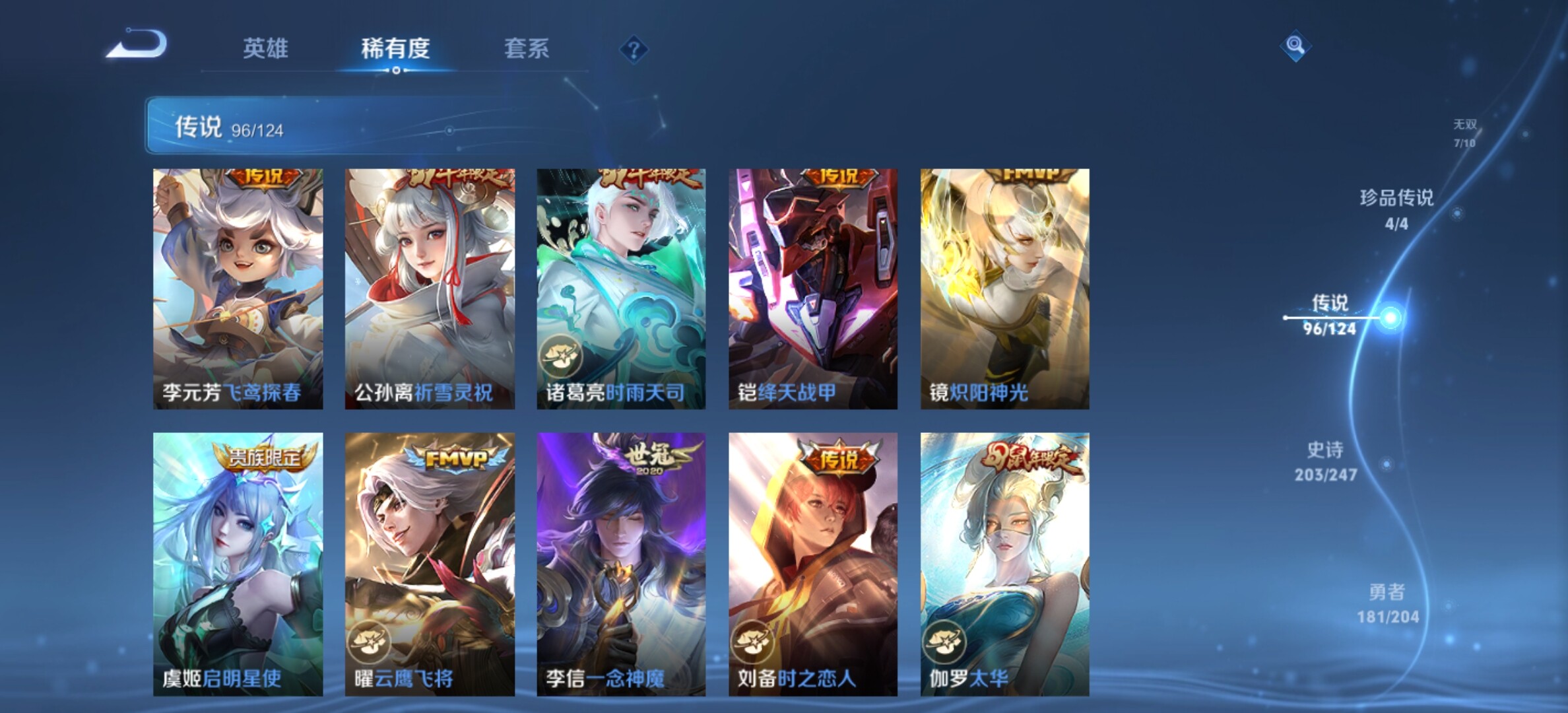The height and width of the screenshot is (713, 1568).
Task: Jump to the 珍品传说 rarity section
Action: pos(1396,209)
